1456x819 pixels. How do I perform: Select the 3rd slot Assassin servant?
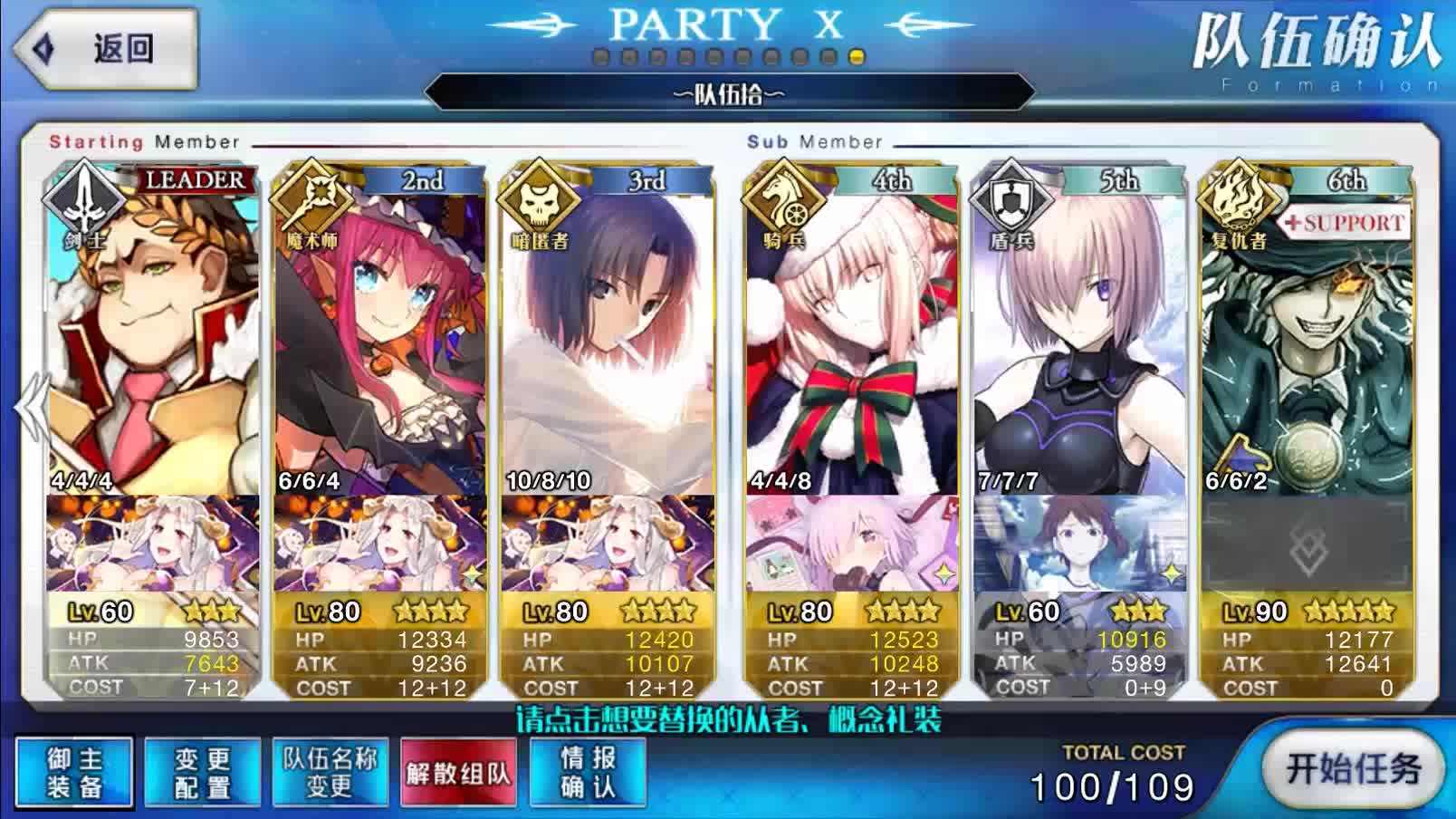pyautogui.click(x=607, y=335)
